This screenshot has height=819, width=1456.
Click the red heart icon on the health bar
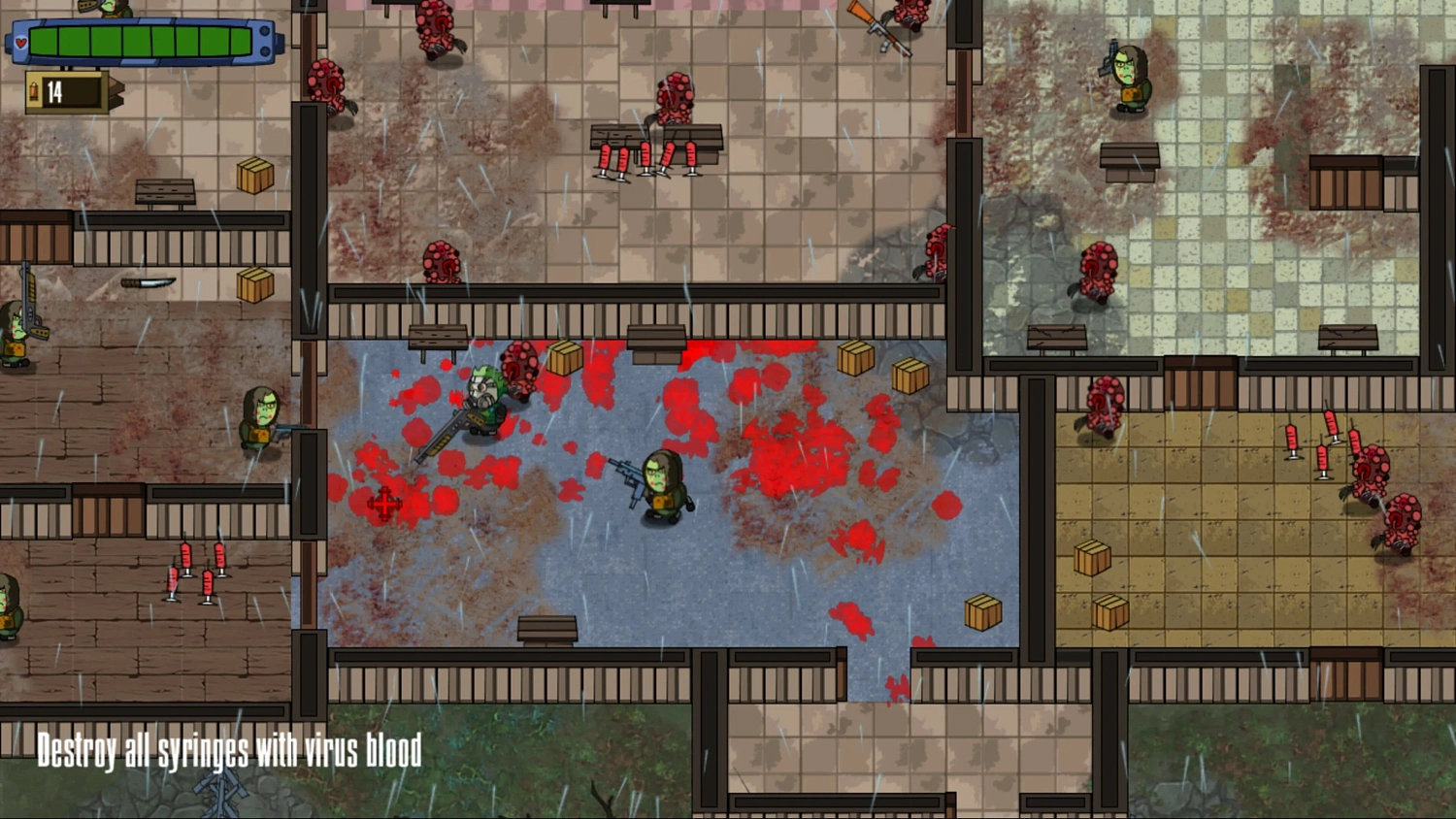(x=21, y=43)
